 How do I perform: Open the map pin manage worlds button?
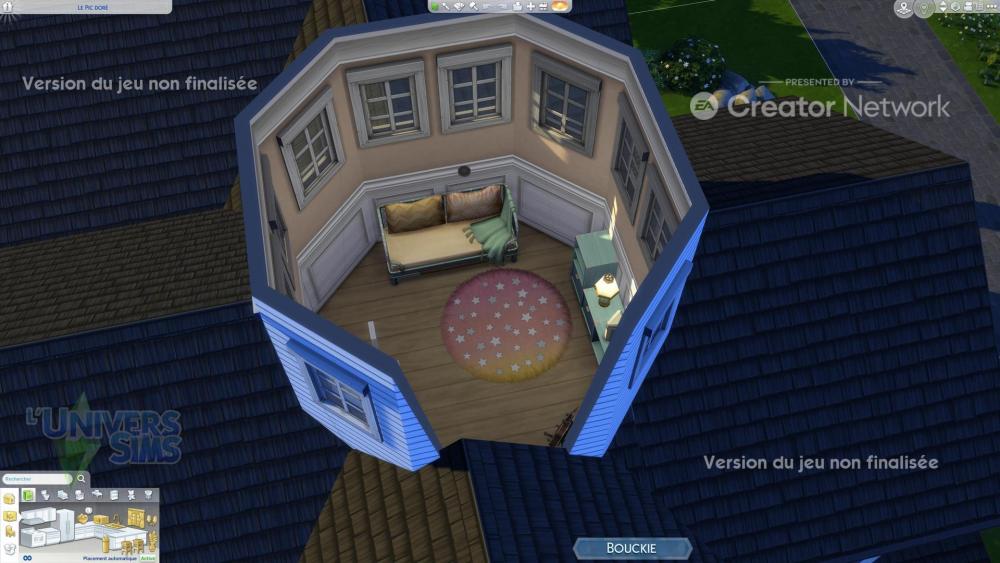903,9
